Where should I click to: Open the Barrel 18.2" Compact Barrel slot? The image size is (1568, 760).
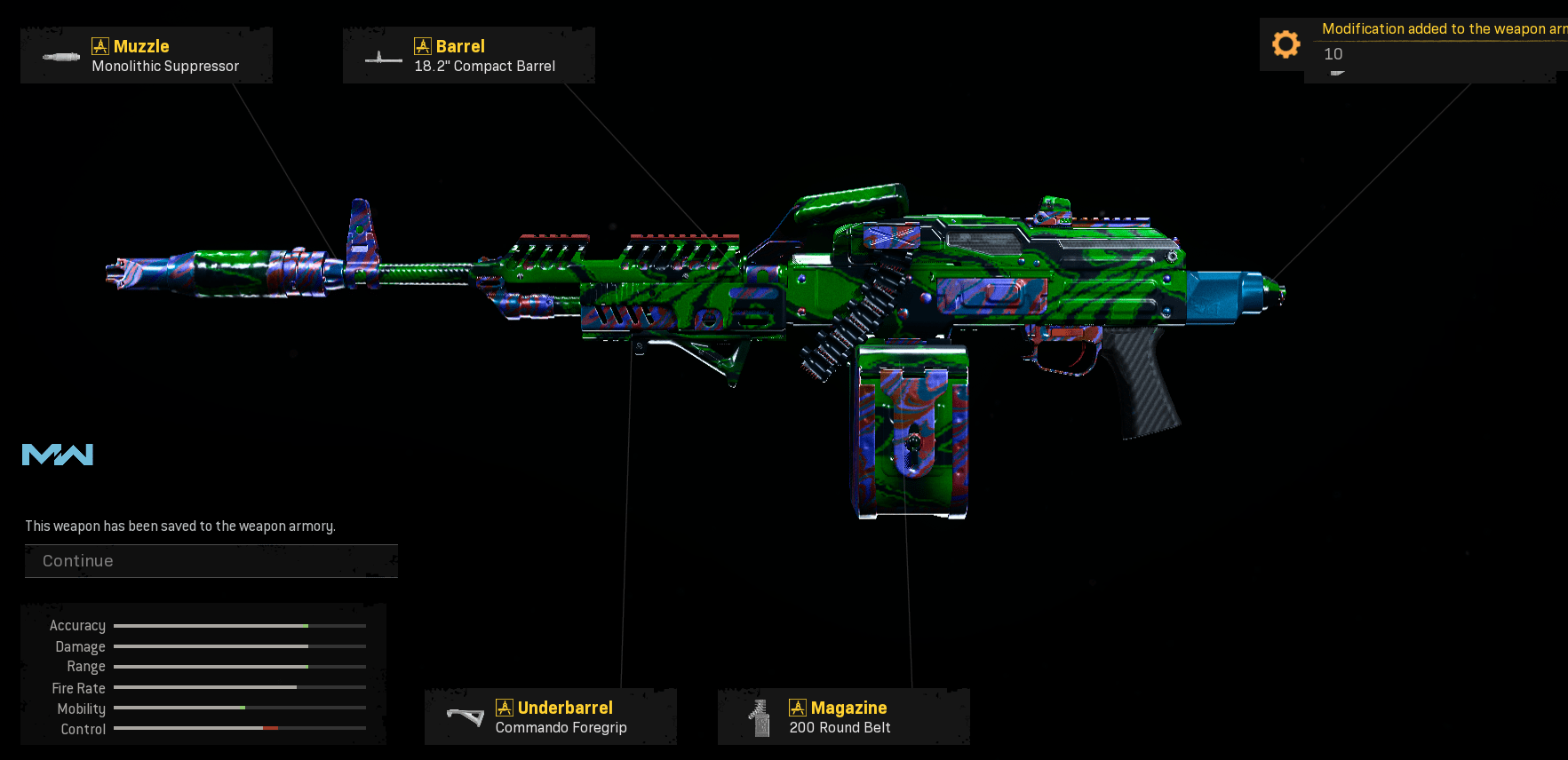pyautogui.click(x=469, y=56)
